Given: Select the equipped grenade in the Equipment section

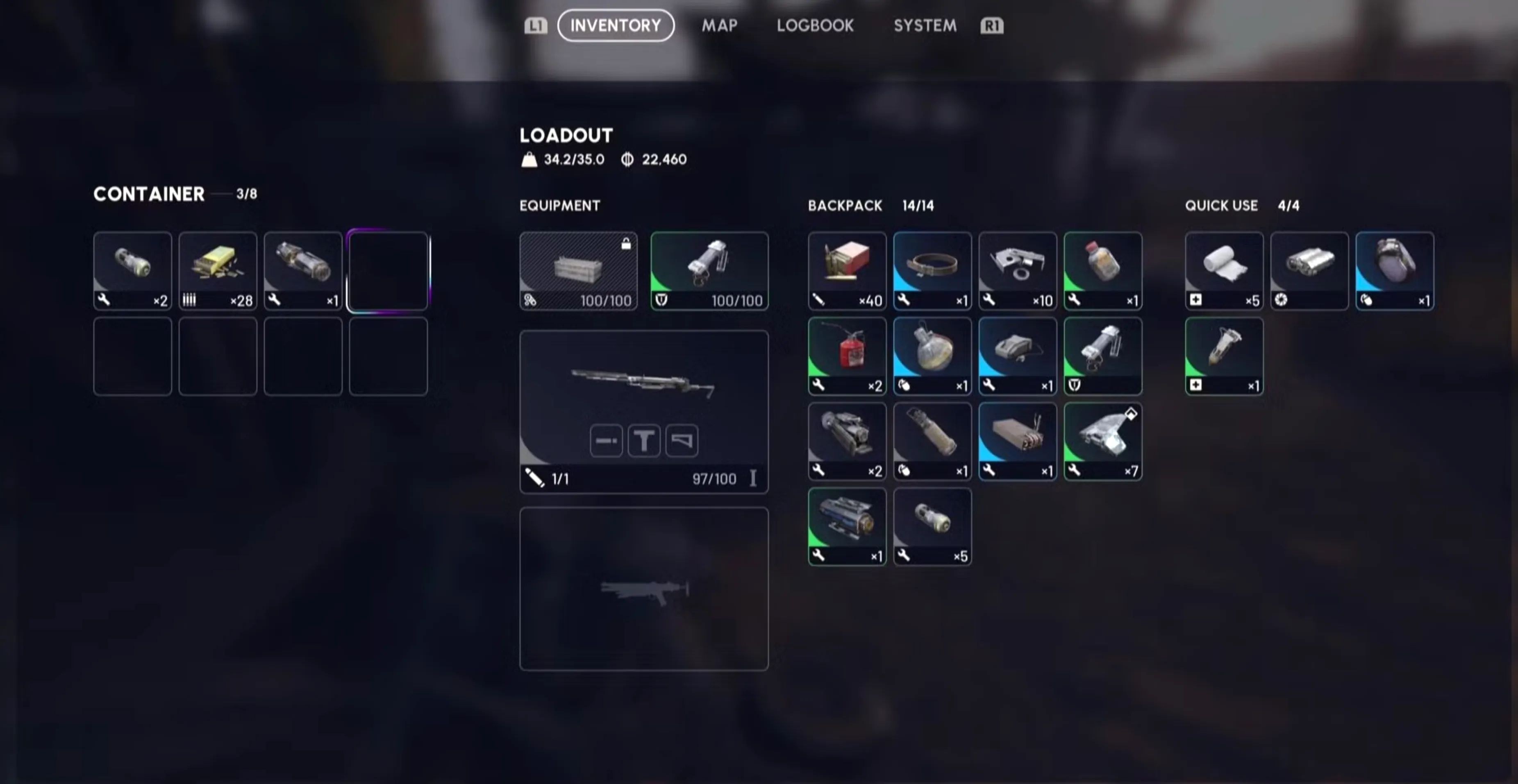Looking at the screenshot, I should click(x=709, y=271).
